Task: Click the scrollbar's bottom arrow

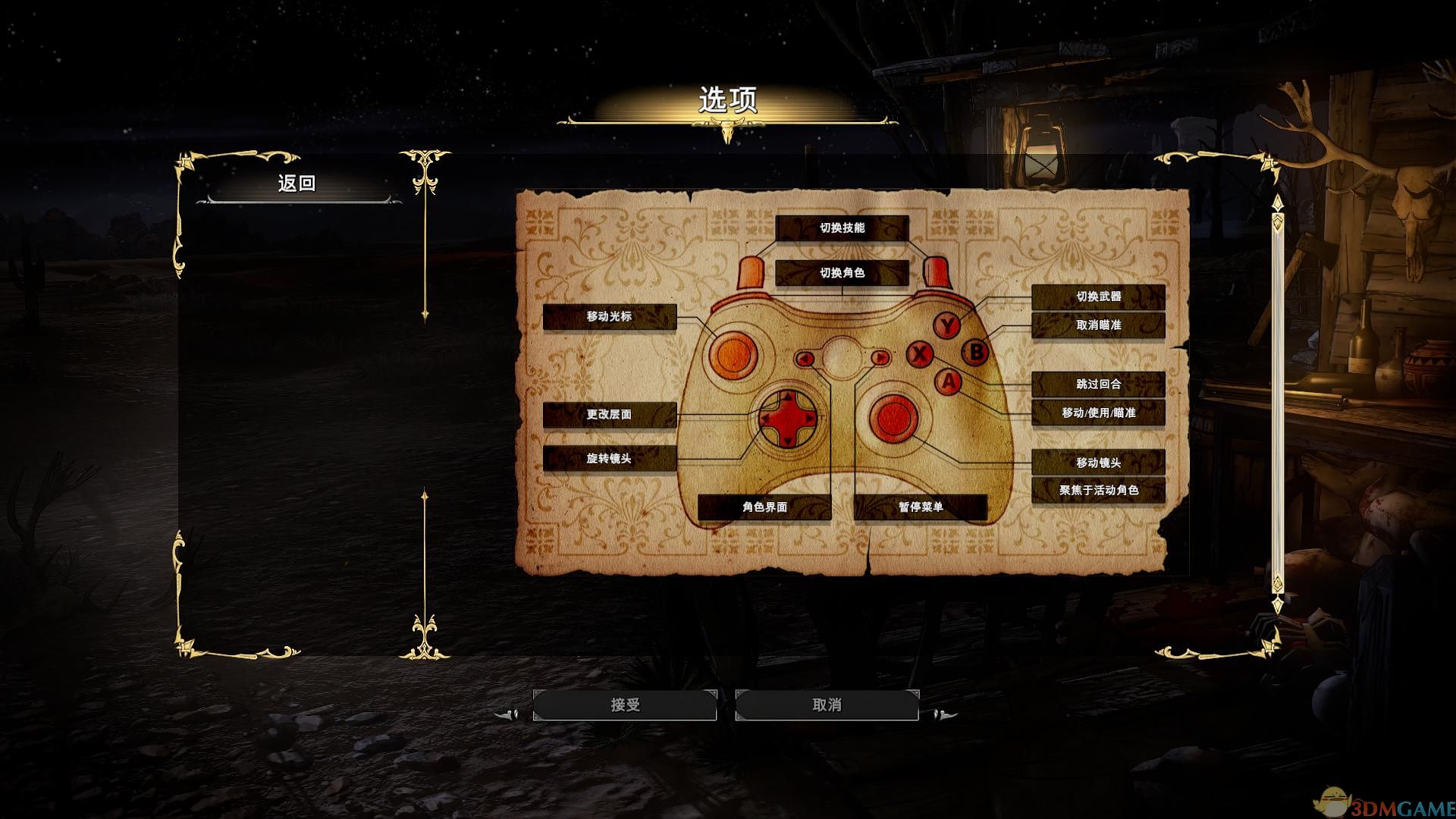Action: [1278, 604]
